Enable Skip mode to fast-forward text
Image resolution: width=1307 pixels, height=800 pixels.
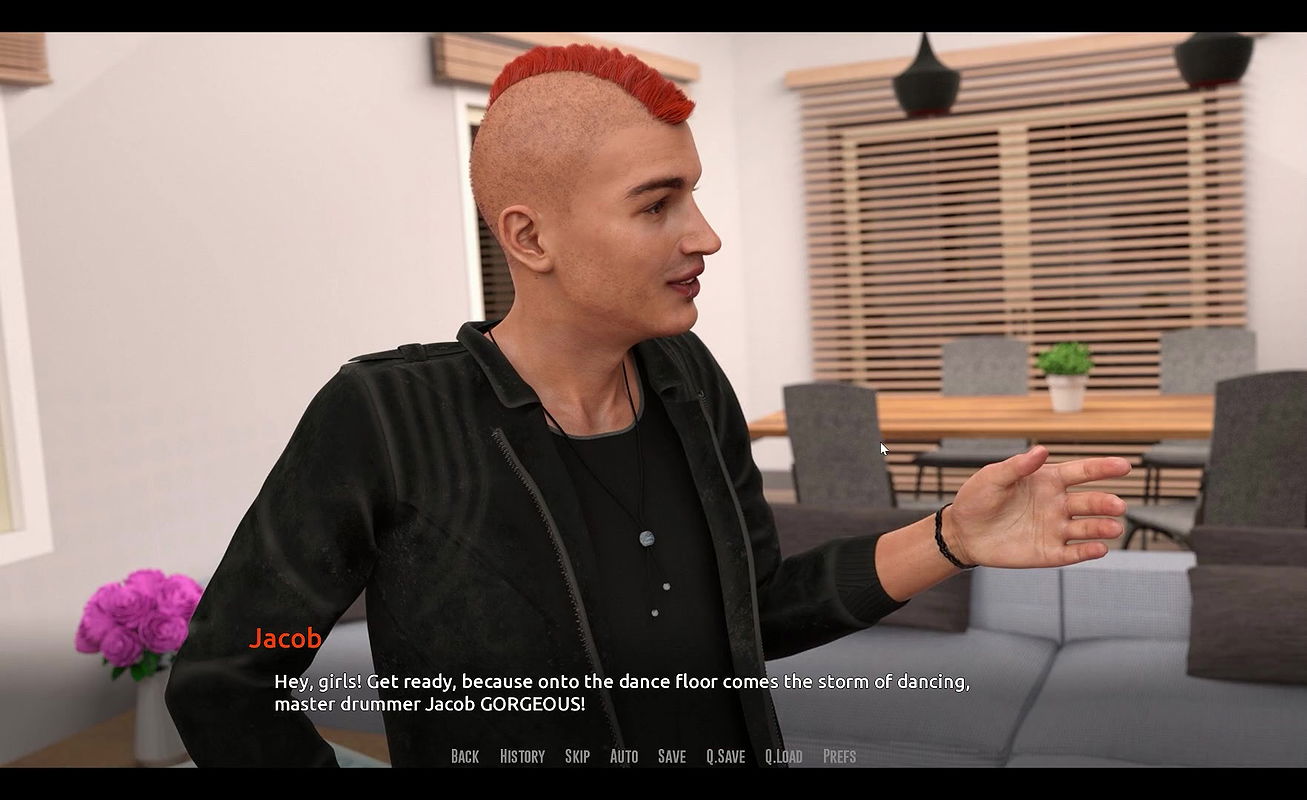(x=577, y=756)
